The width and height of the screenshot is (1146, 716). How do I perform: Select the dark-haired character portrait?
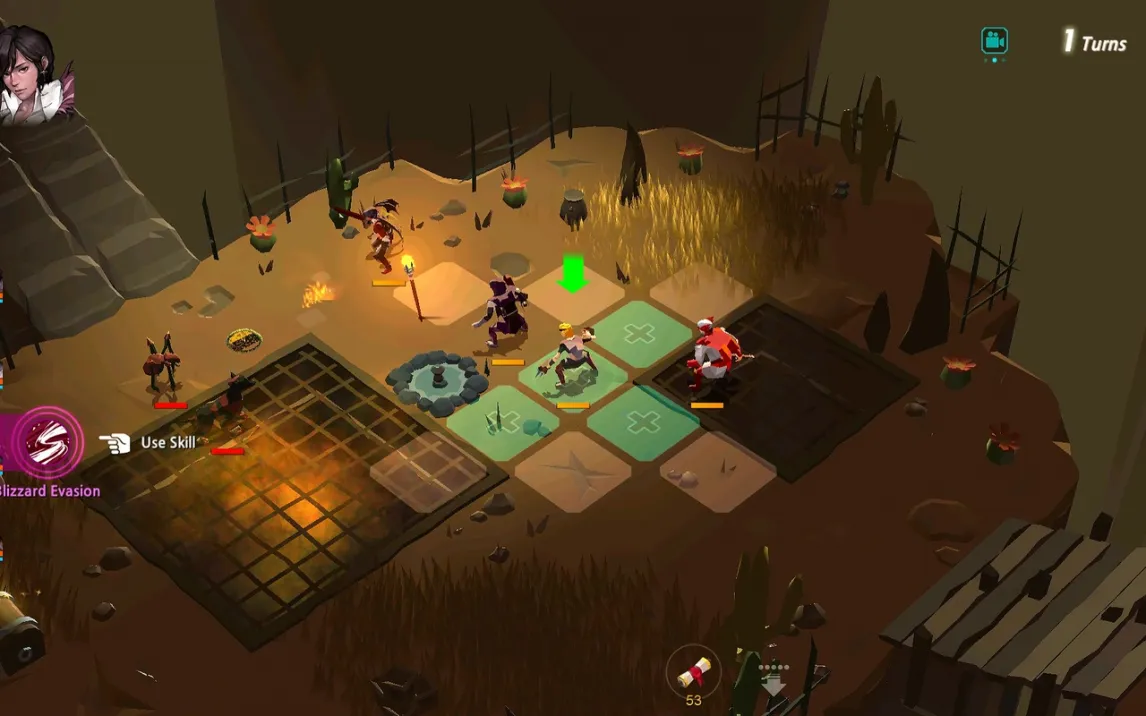[30, 70]
